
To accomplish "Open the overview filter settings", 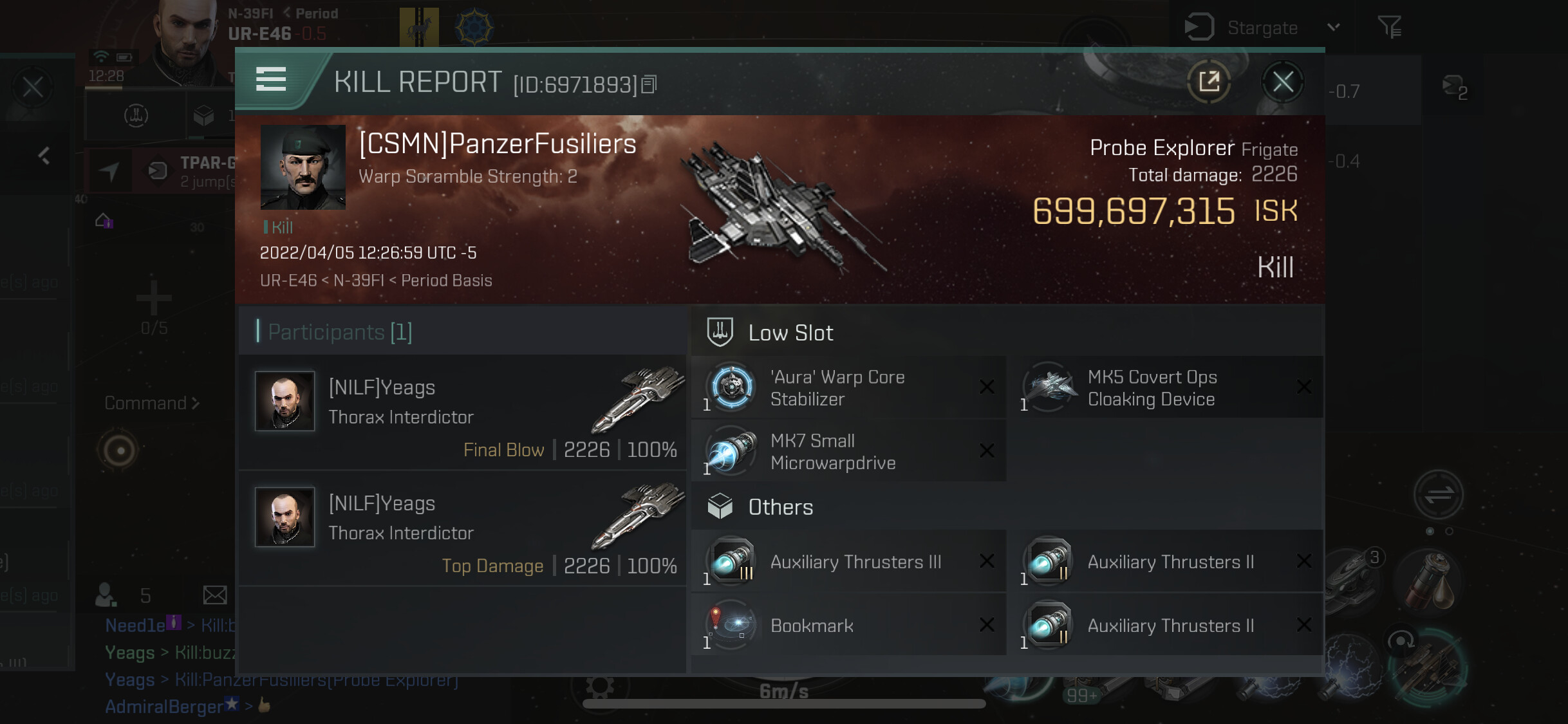I will tap(1389, 27).
